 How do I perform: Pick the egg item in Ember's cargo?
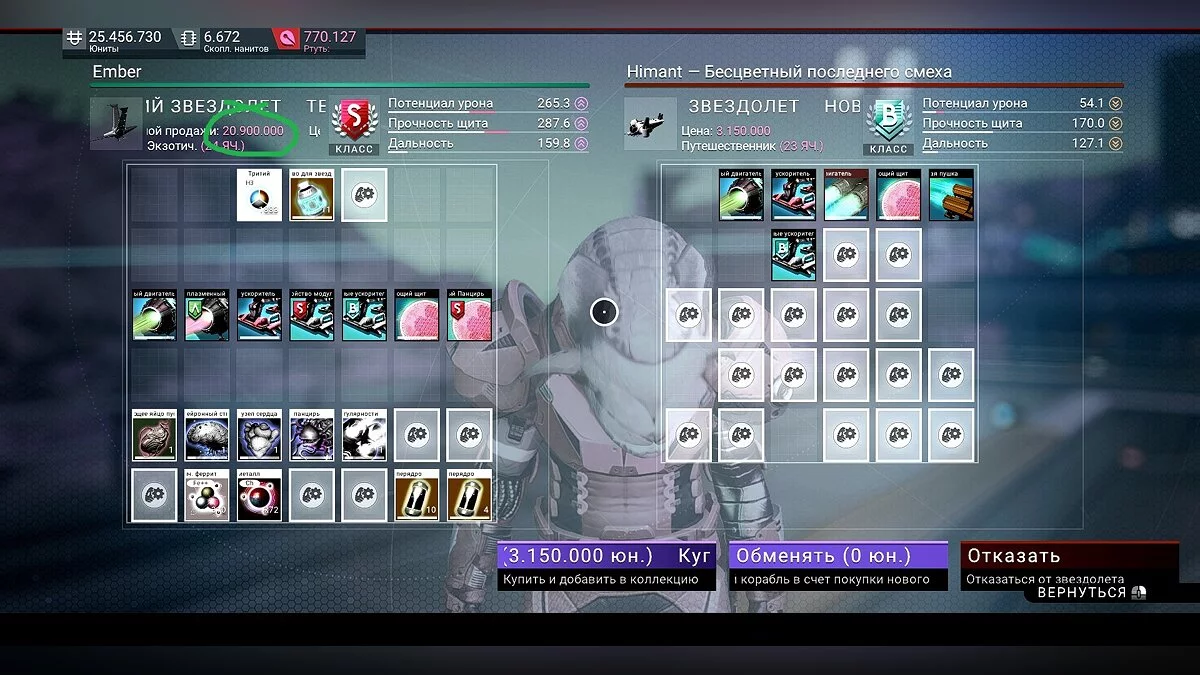coord(154,434)
